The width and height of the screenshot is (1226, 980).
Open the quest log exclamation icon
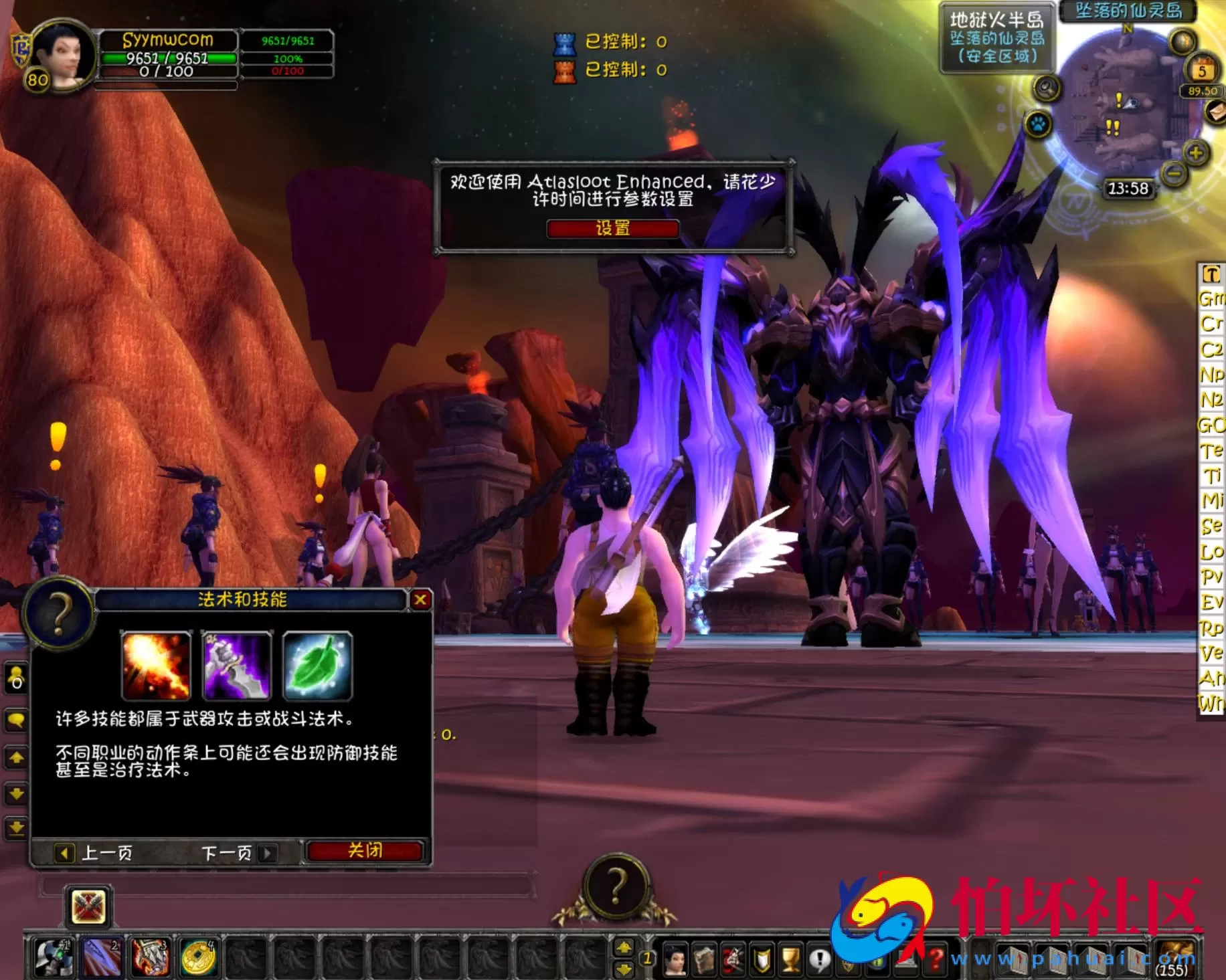tap(819, 957)
